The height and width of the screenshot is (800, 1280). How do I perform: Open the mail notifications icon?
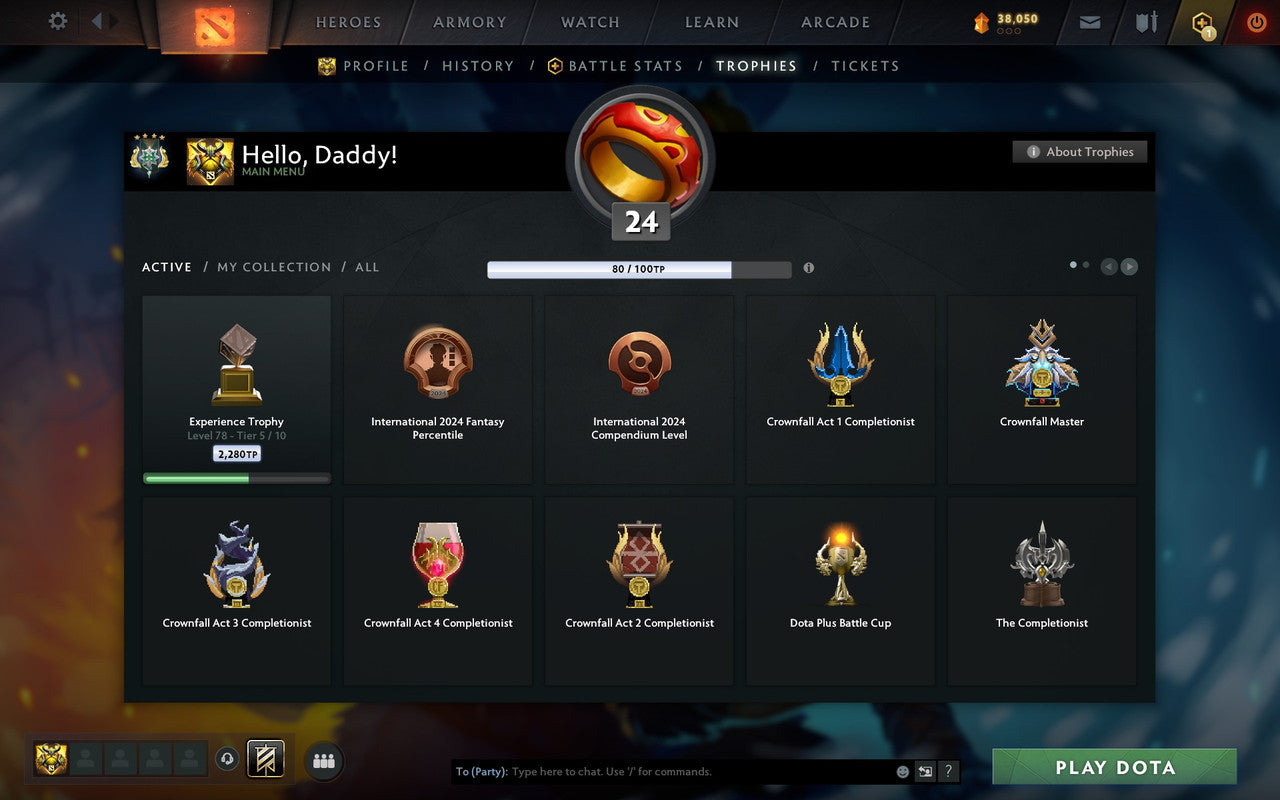click(x=1089, y=21)
